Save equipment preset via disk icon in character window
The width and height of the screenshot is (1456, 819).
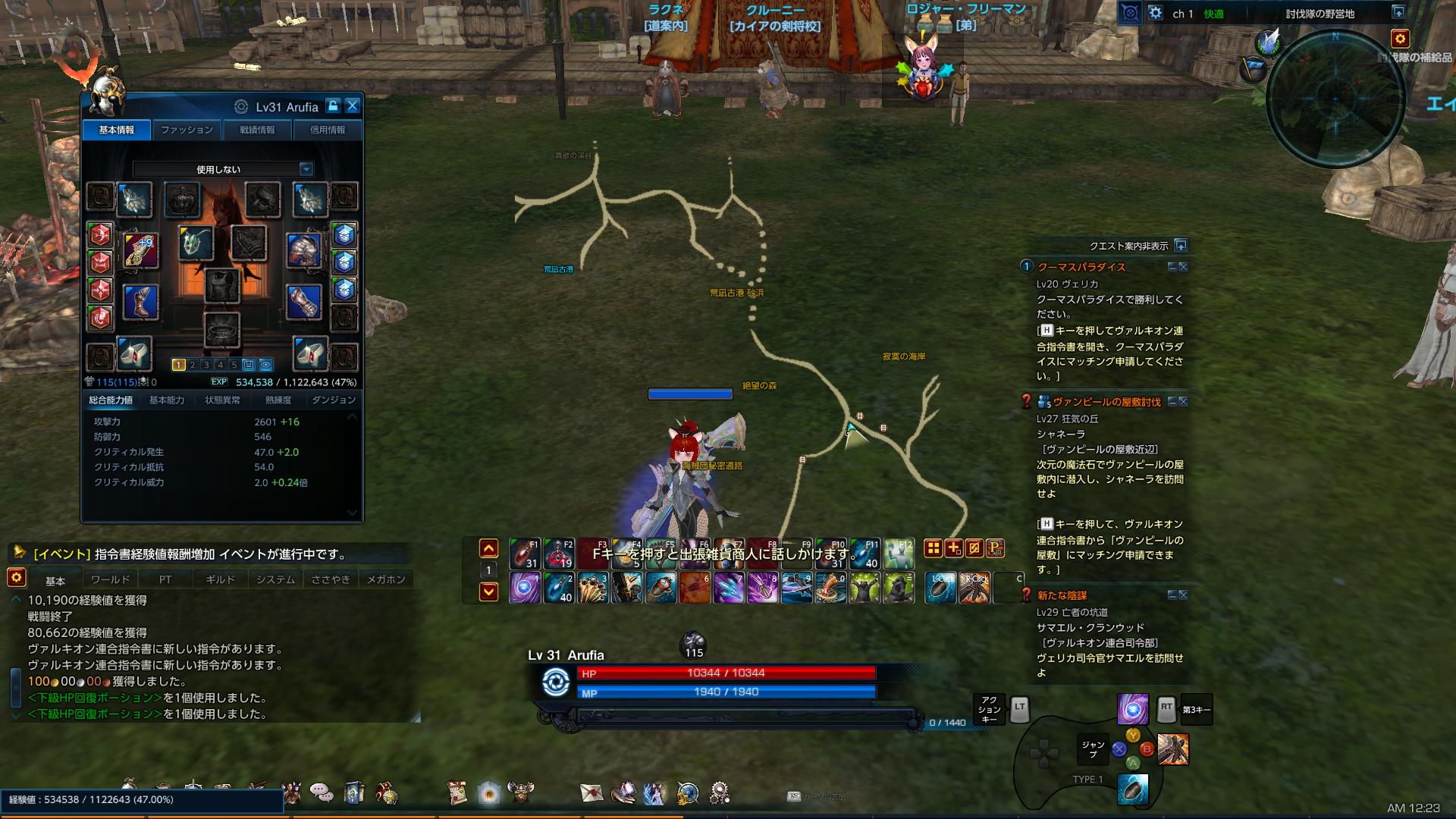click(248, 365)
